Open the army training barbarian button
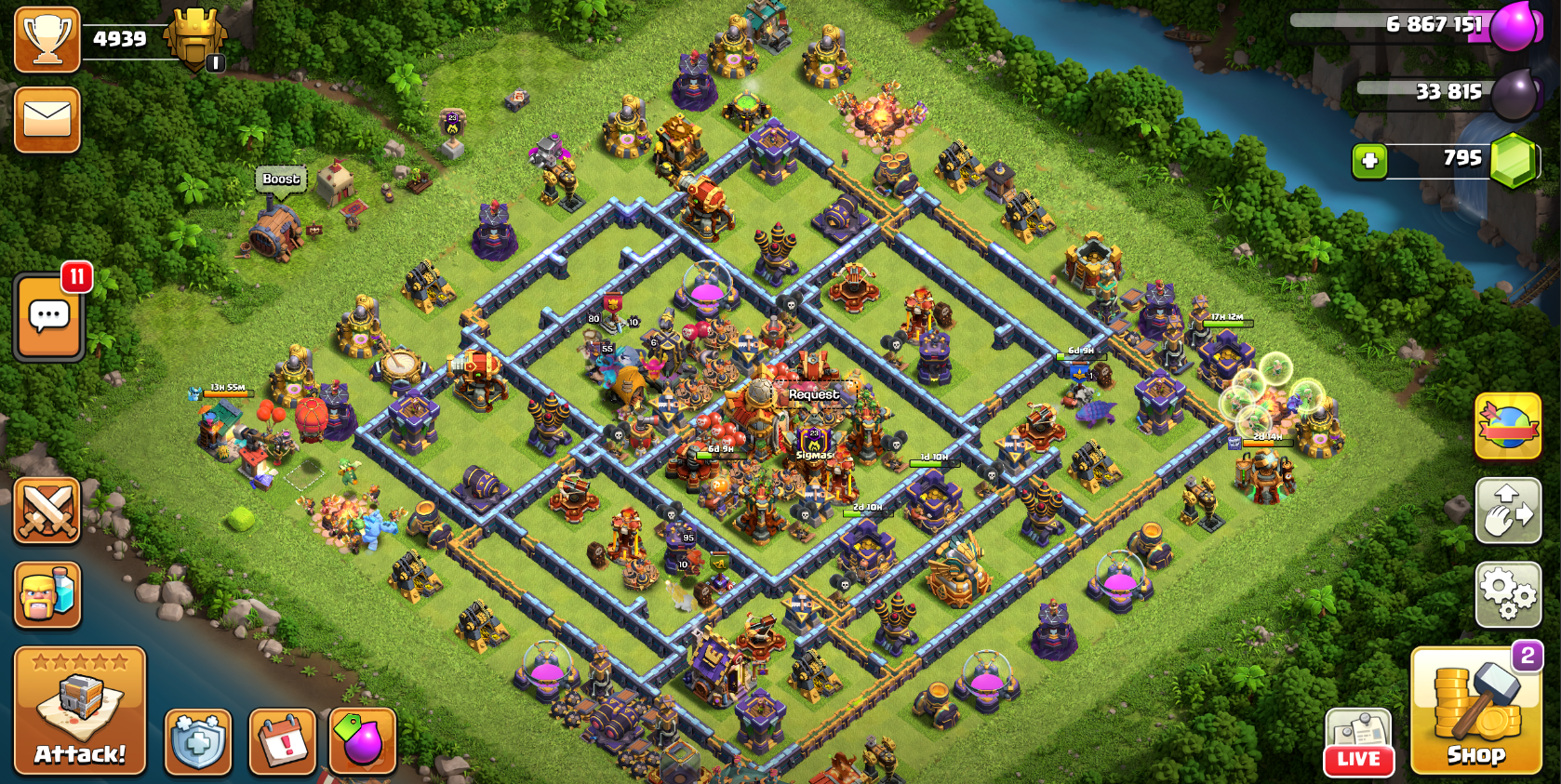This screenshot has height=784, width=1561. pyautogui.click(x=47, y=594)
